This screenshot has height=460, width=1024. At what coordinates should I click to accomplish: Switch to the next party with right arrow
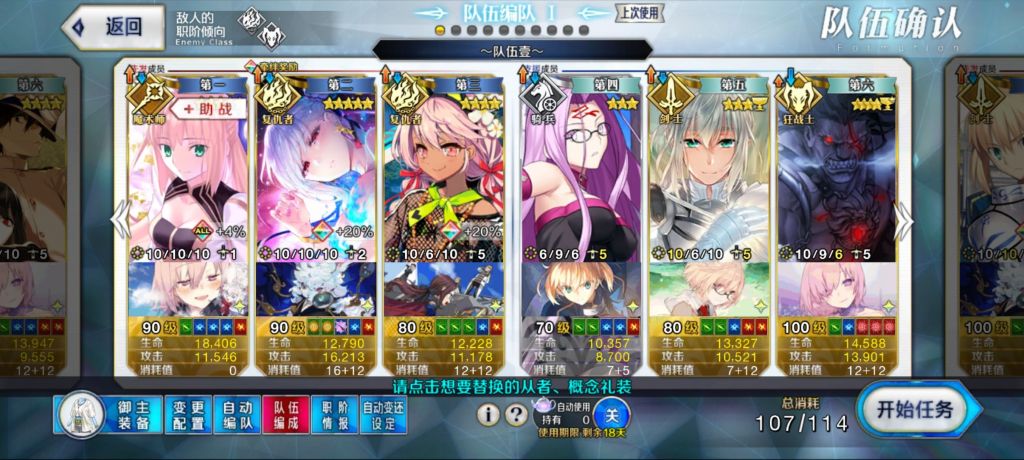(x=903, y=222)
